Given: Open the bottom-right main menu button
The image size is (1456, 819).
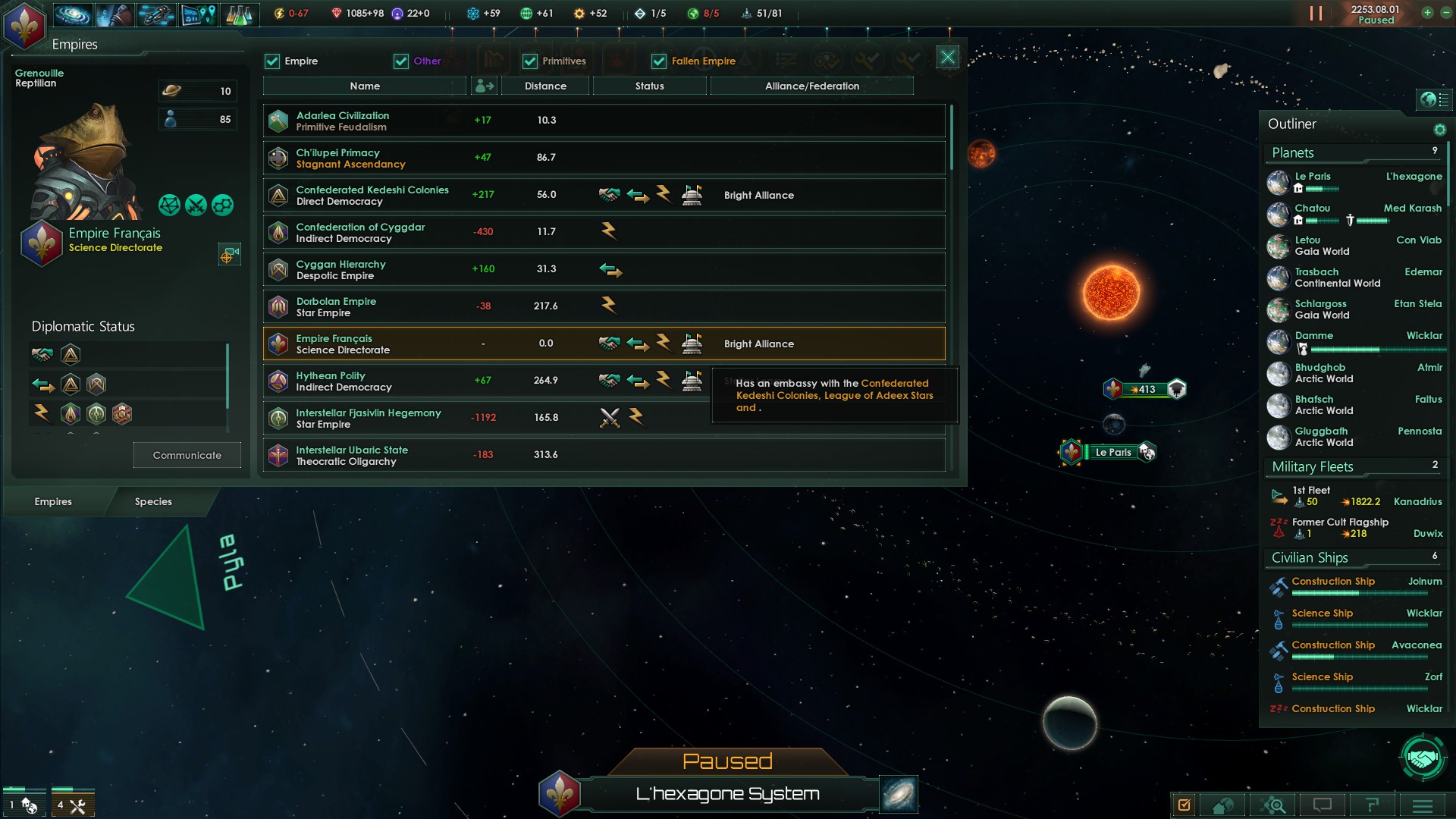Looking at the screenshot, I should point(1423,805).
